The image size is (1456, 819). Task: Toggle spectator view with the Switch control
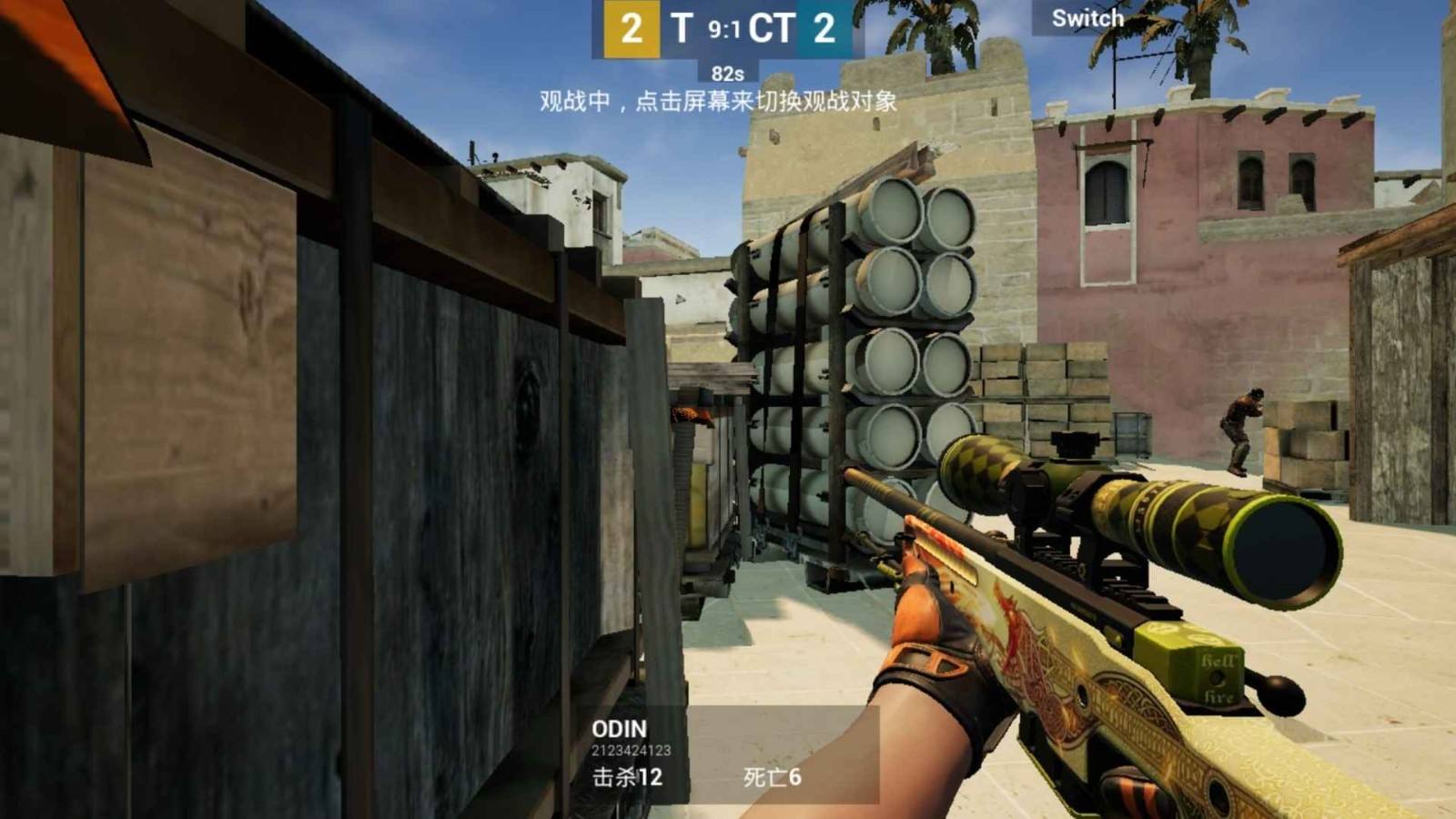1087,17
